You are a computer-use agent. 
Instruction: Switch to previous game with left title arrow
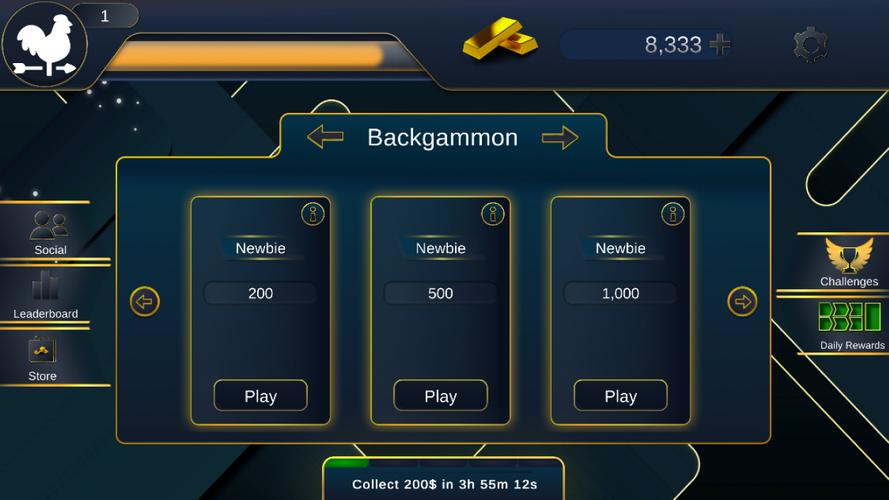[x=325, y=137]
